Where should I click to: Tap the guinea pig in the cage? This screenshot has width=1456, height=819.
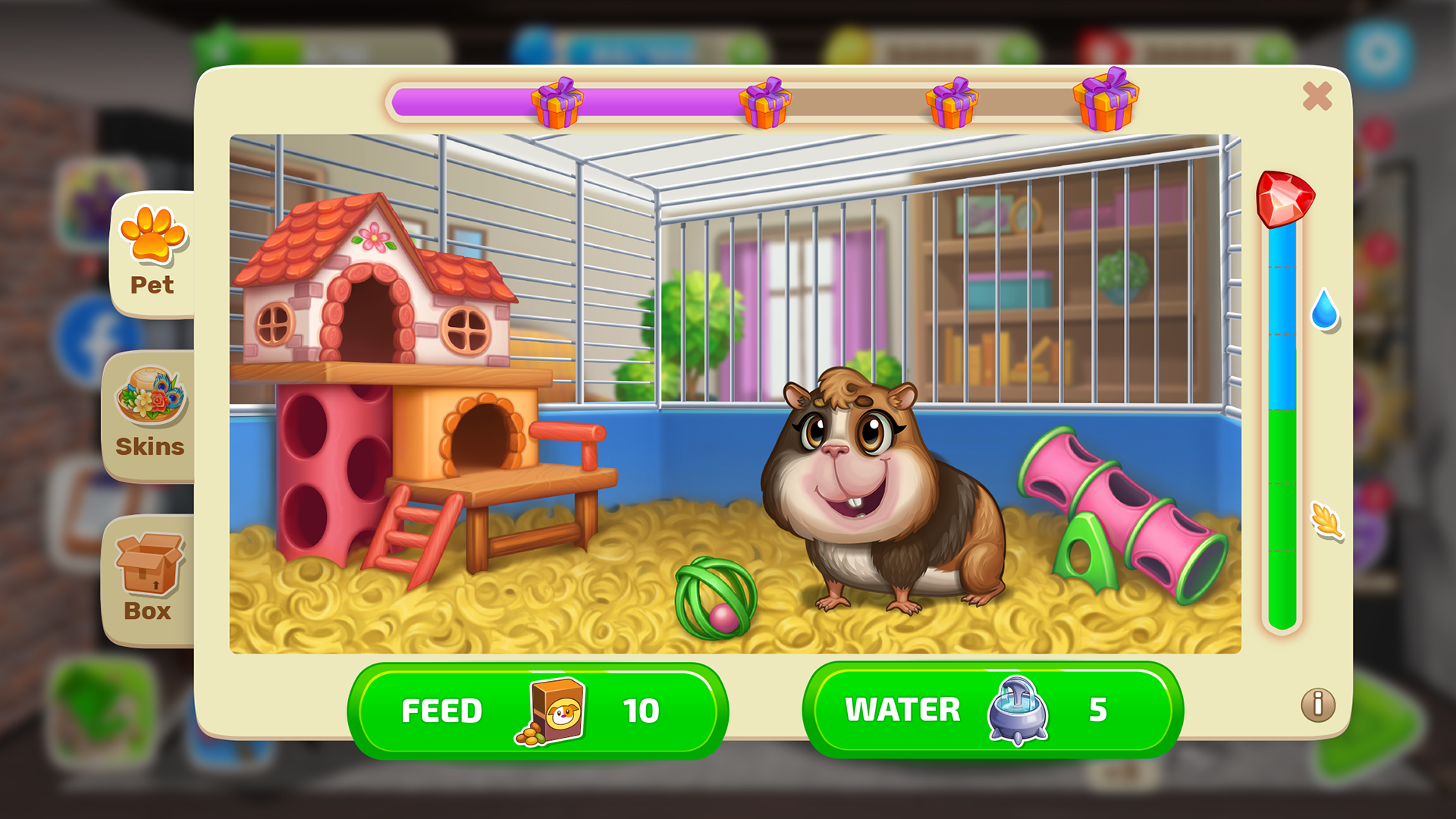point(872,493)
